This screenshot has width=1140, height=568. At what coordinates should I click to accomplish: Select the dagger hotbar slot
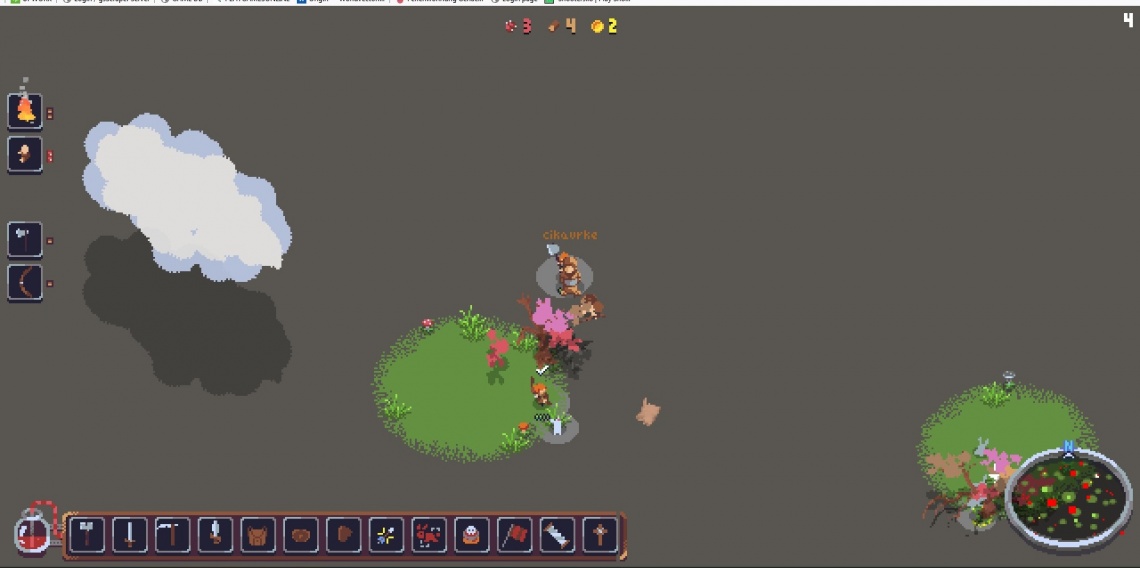215,535
